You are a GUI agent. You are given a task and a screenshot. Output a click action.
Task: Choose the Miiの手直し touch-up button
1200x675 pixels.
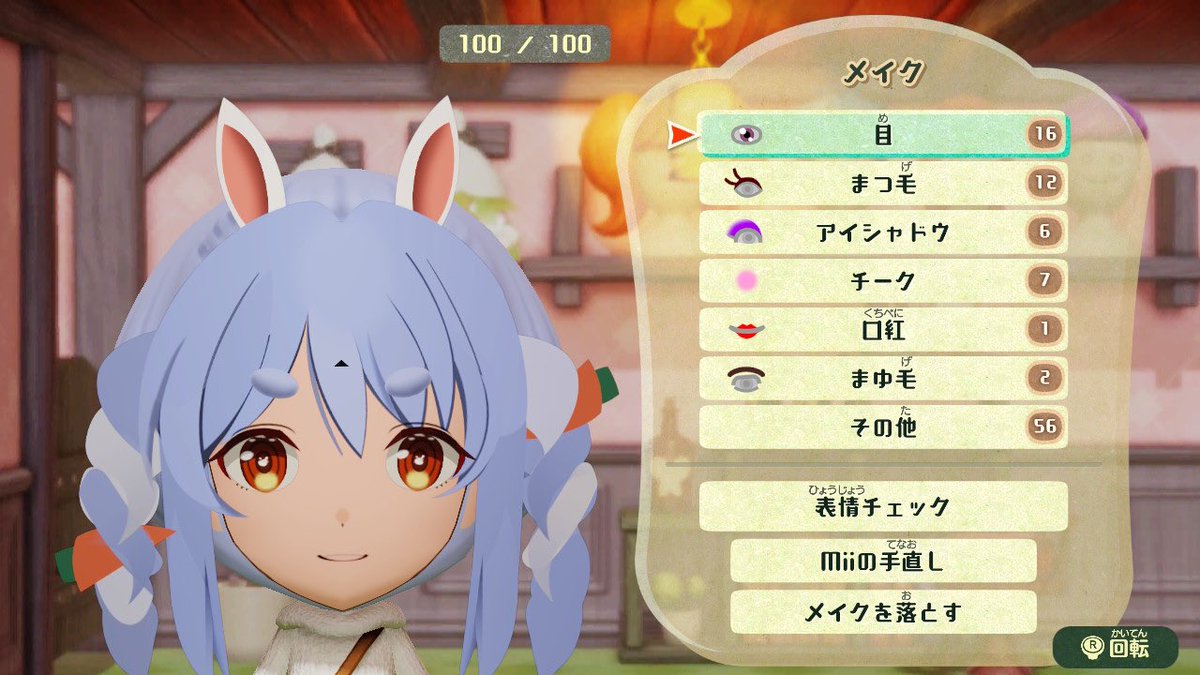[x=883, y=561]
